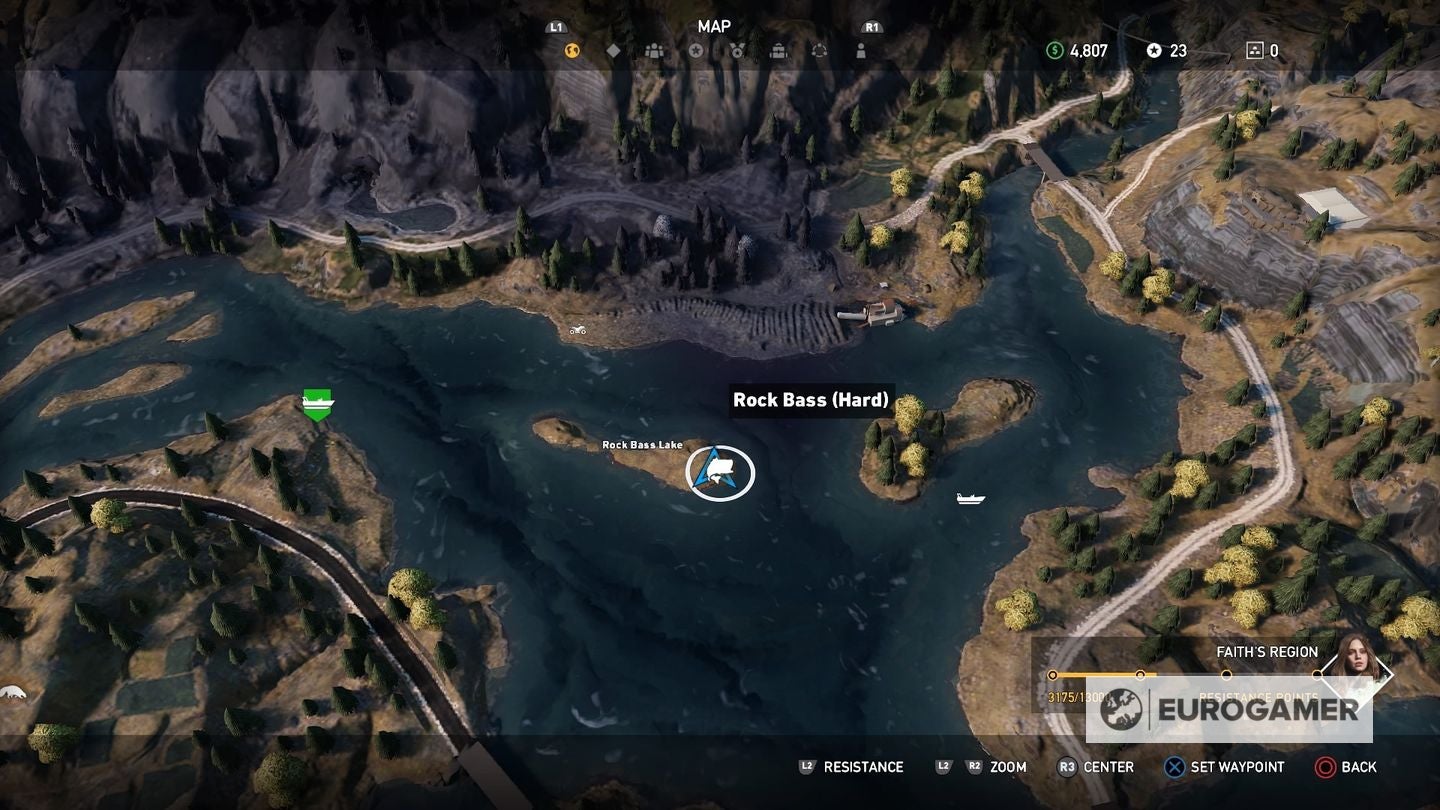Screen dimensions: 1440x810
Task: Select the character person icon near R1
Action: tap(861, 50)
